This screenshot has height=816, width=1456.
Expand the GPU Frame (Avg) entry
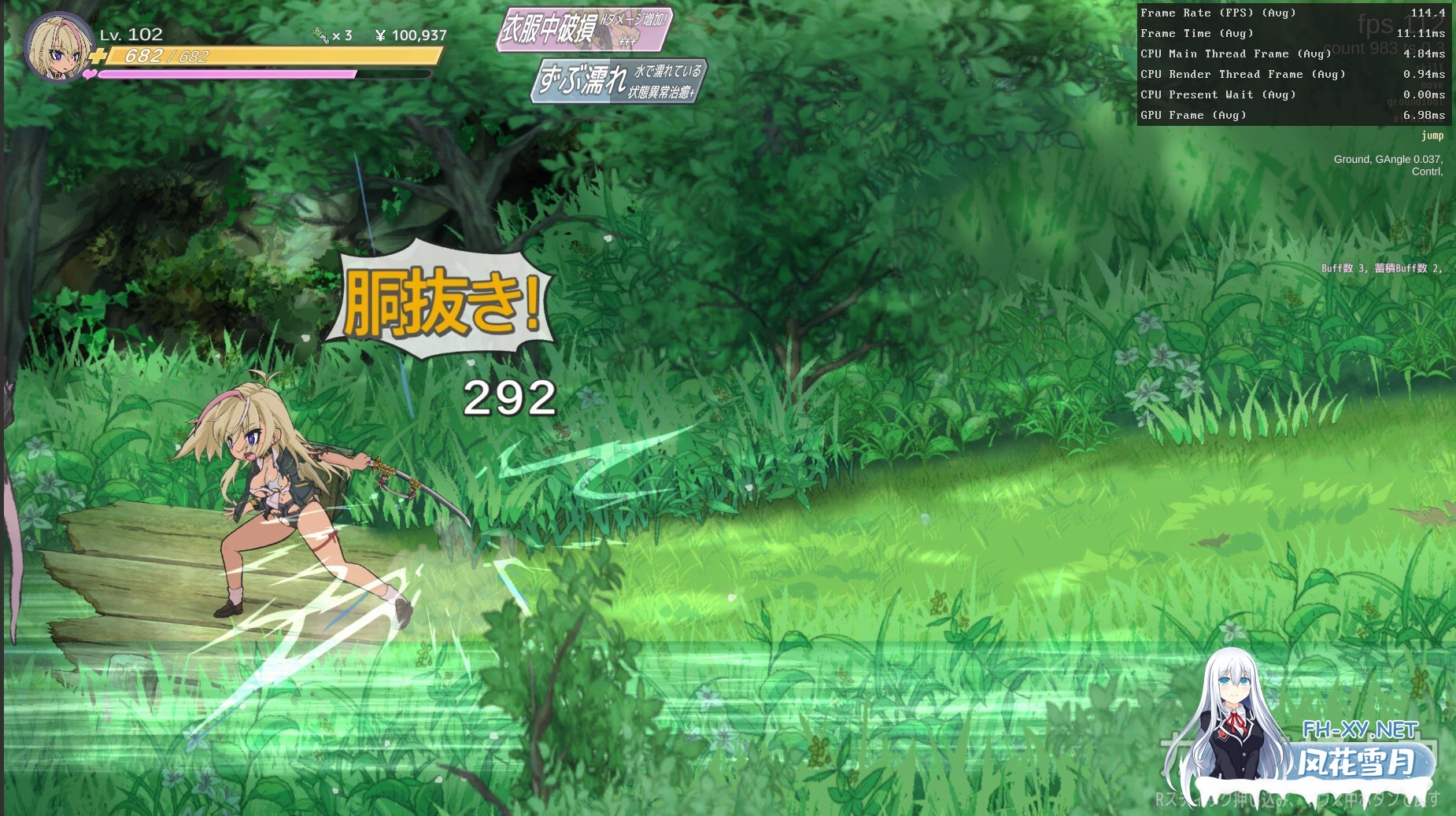[x=1195, y=115]
